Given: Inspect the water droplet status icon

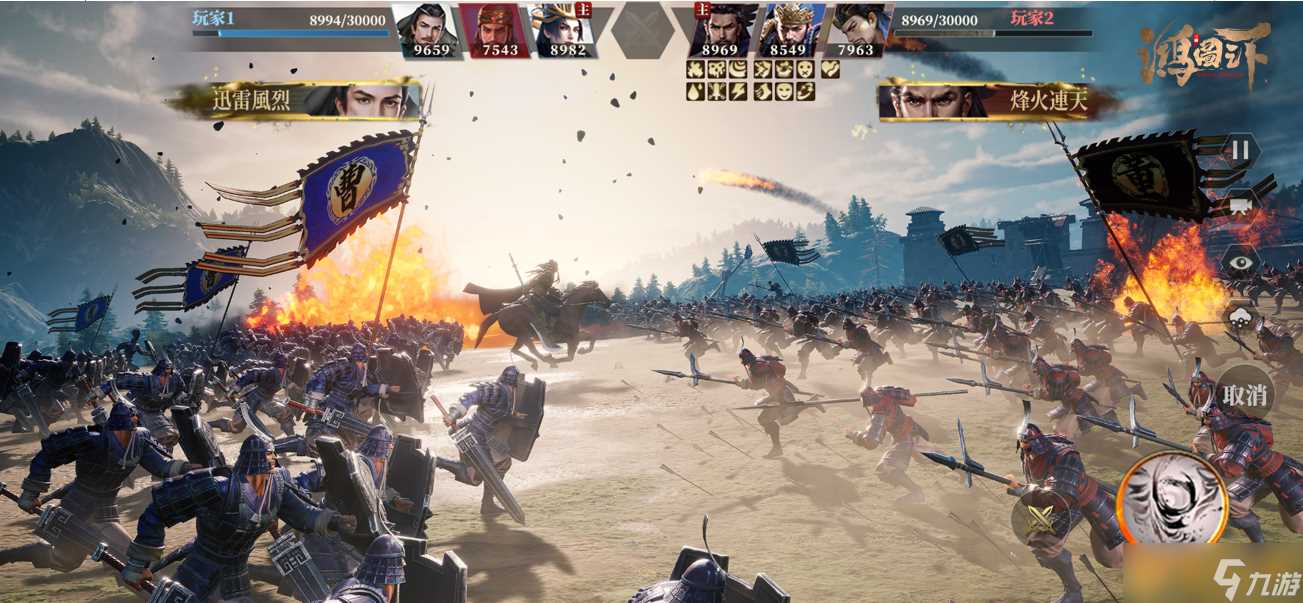Looking at the screenshot, I should [695, 91].
